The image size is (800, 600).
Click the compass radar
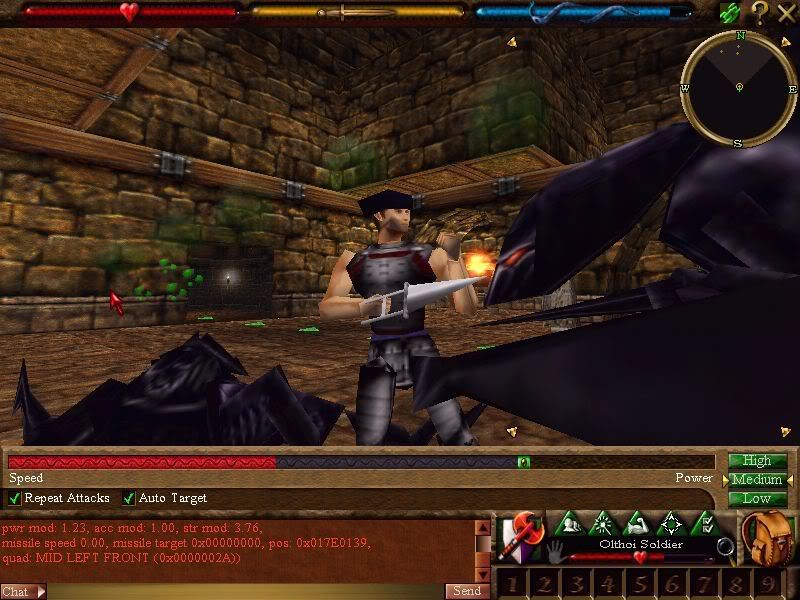[739, 88]
